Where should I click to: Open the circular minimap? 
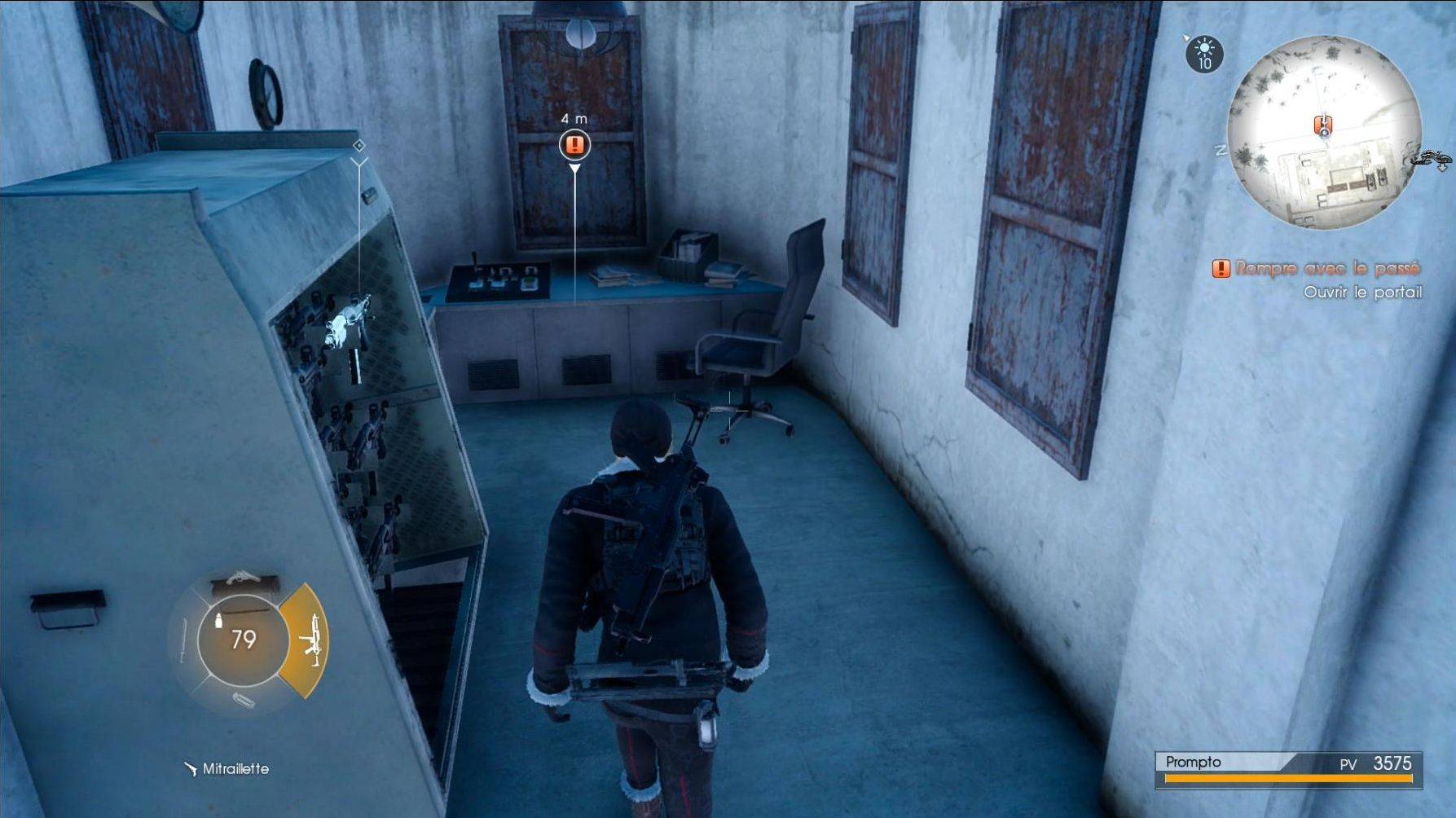[1324, 133]
